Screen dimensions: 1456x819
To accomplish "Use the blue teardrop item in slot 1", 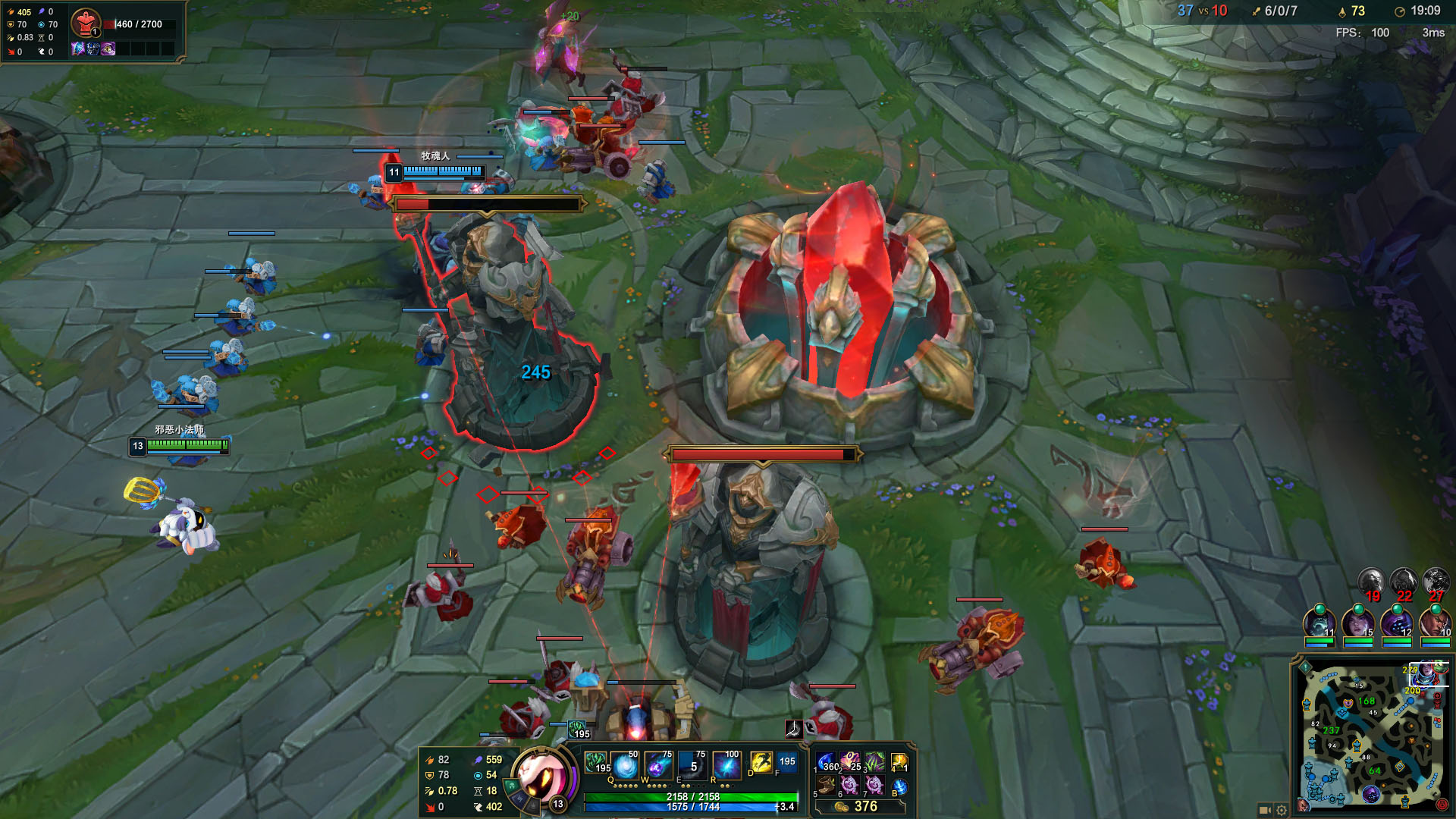I will point(827,762).
